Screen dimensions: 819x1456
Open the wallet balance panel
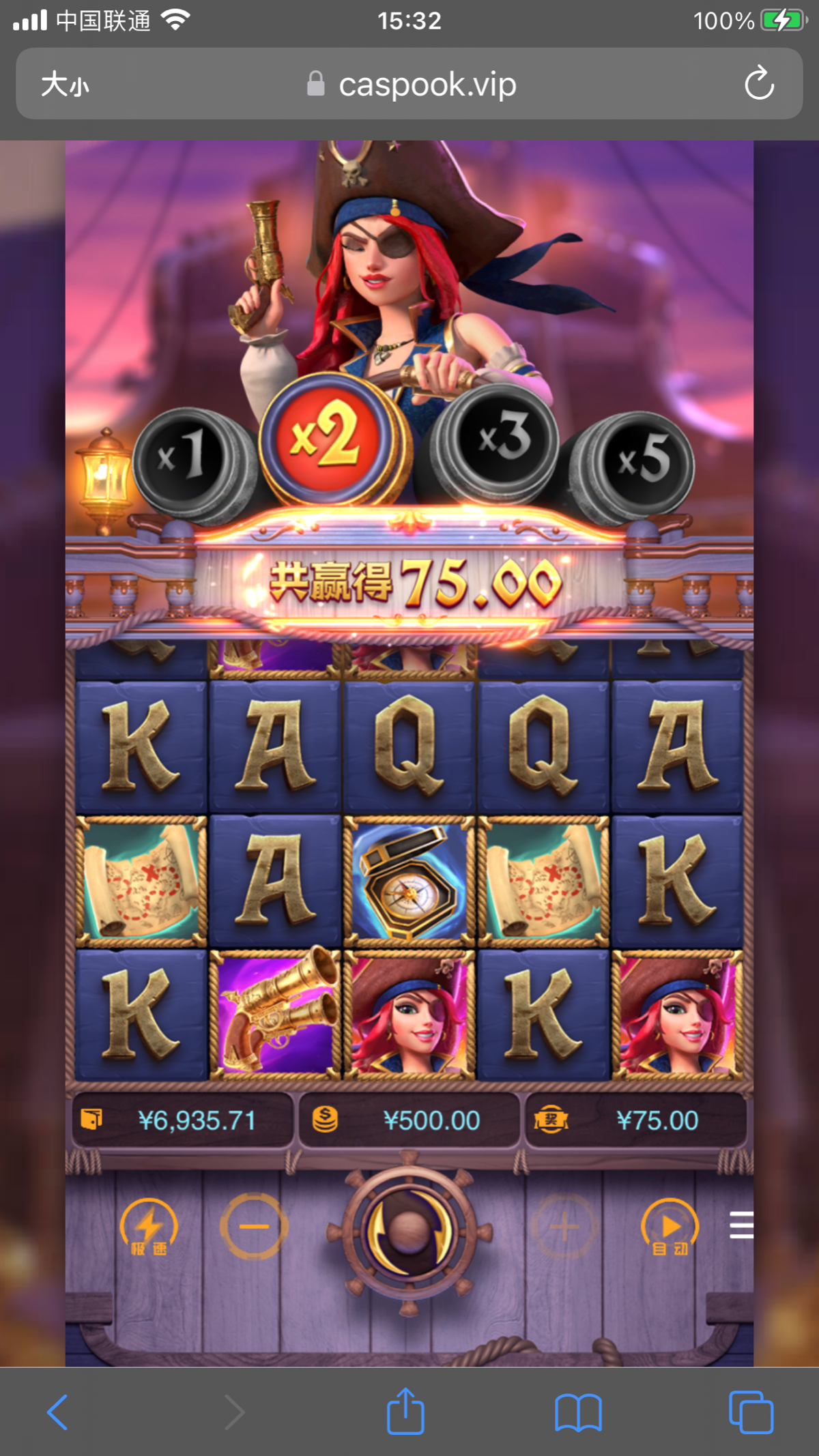point(182,1120)
